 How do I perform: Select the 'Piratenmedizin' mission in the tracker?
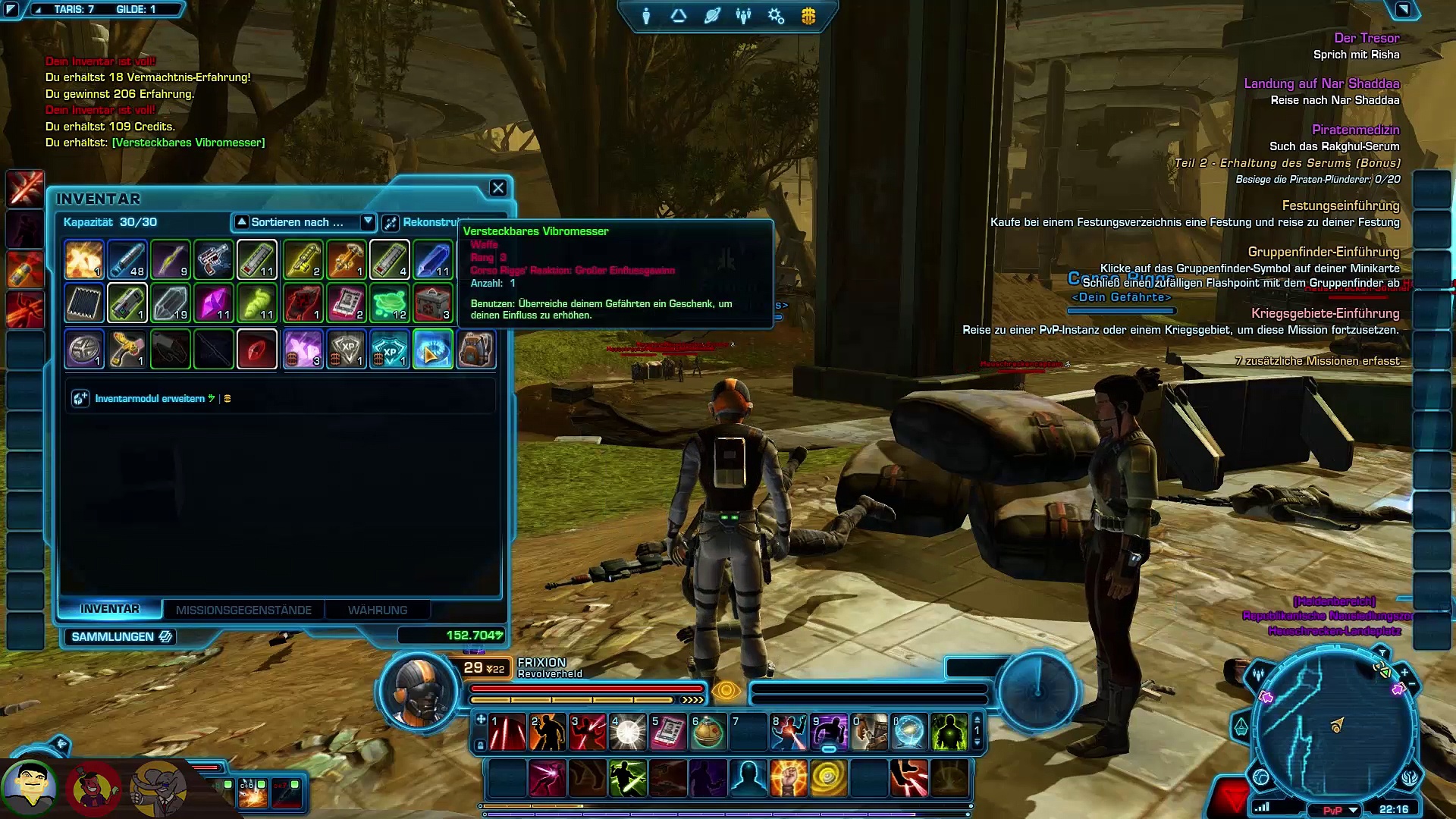click(x=1355, y=130)
